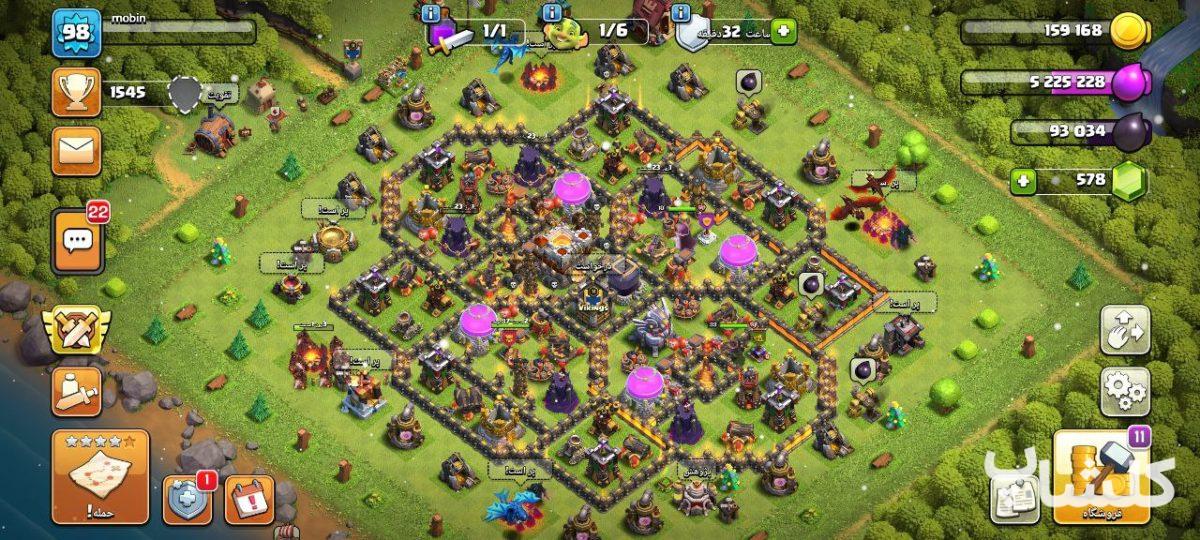The height and width of the screenshot is (540, 1200).
Task: Click the info button above the sword 1/1 counter
Action: [x=432, y=13]
